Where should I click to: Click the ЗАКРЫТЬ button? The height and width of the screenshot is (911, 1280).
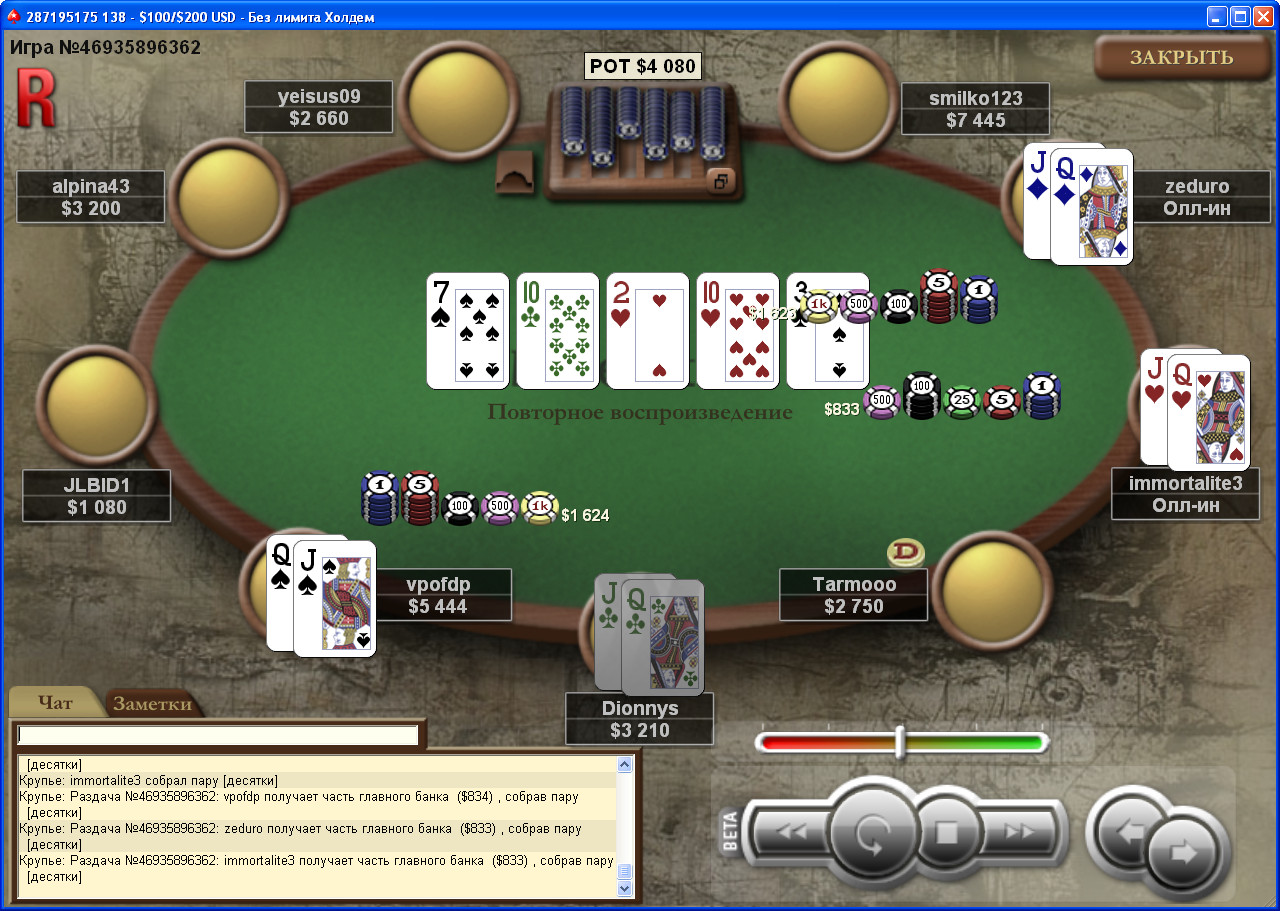click(1181, 57)
